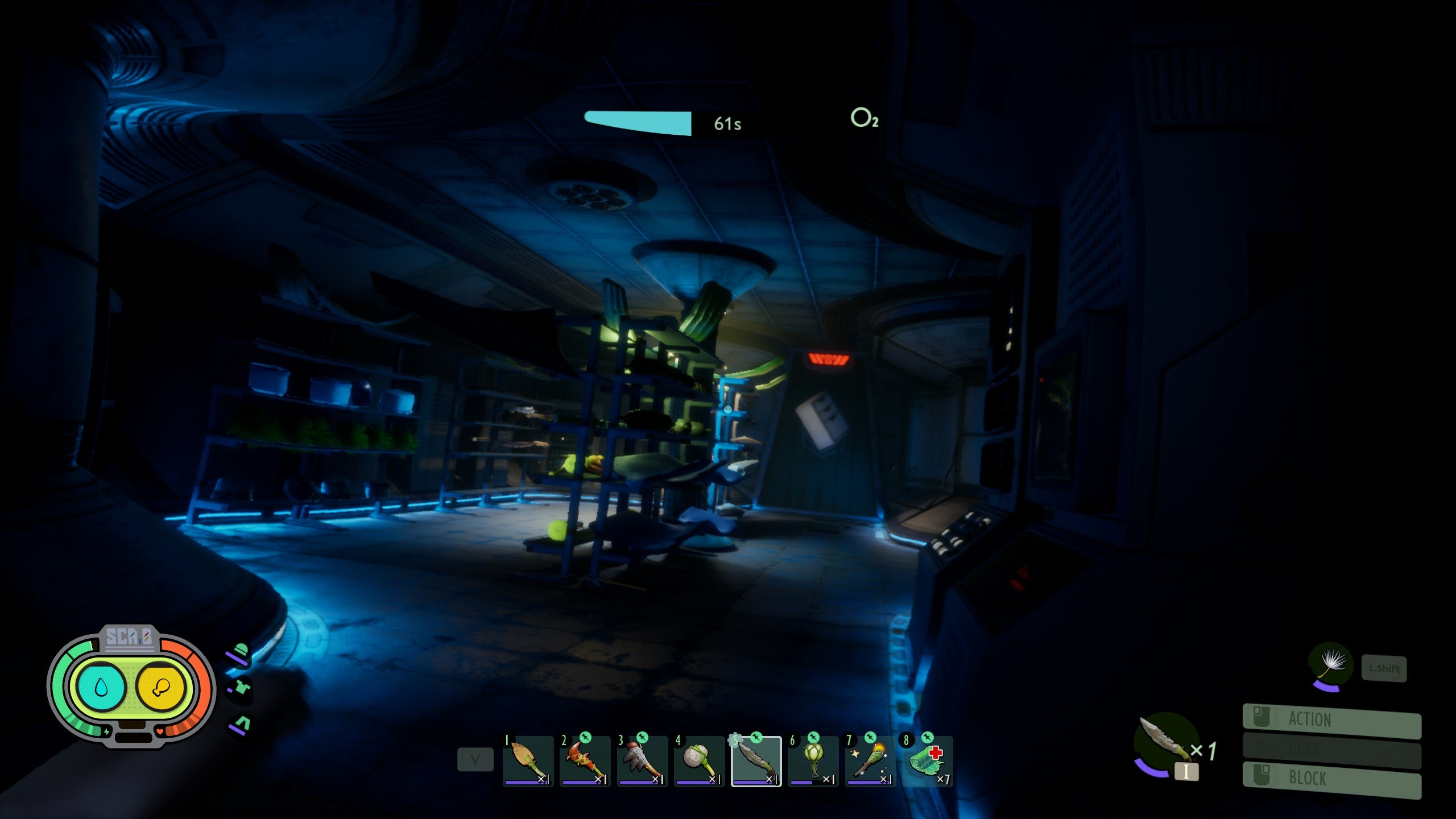Equip the pebble hammer in slot 4
1456x819 pixels.
[699, 761]
